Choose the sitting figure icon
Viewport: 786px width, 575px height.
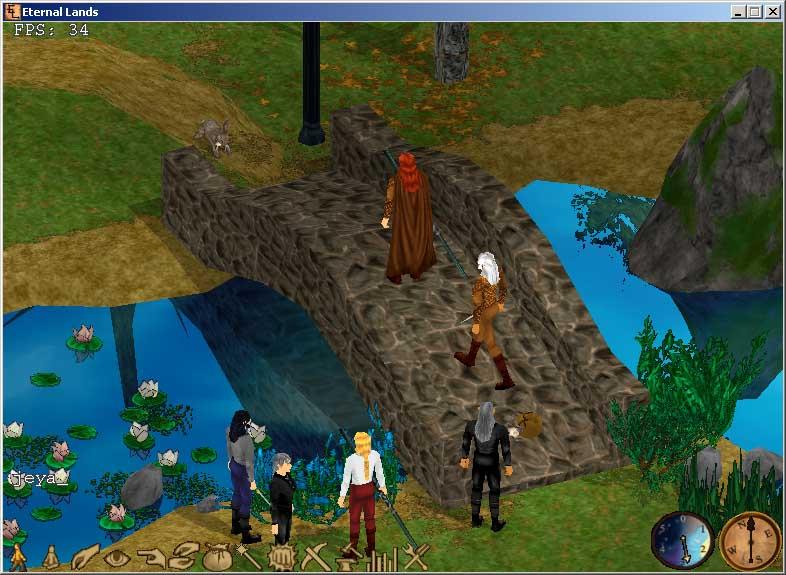[x=50, y=557]
